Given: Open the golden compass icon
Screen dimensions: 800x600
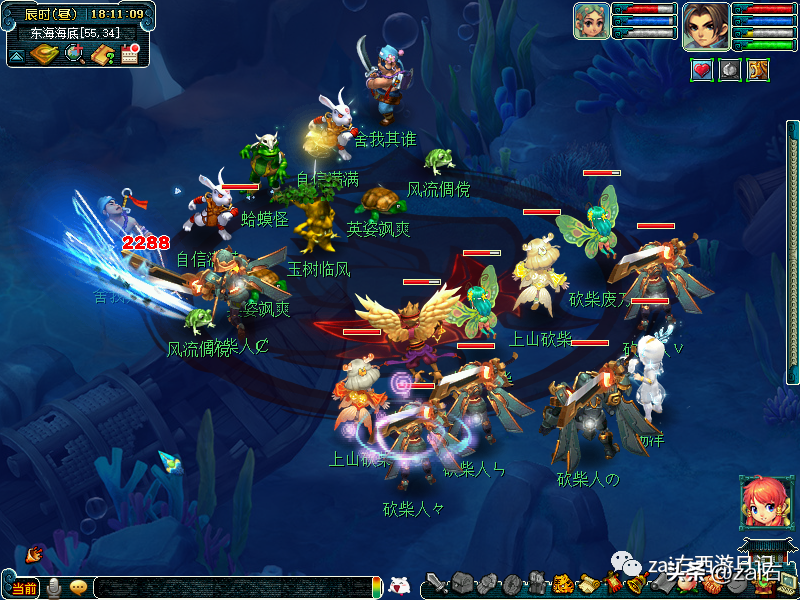Looking at the screenshot, I should click(x=44, y=54).
